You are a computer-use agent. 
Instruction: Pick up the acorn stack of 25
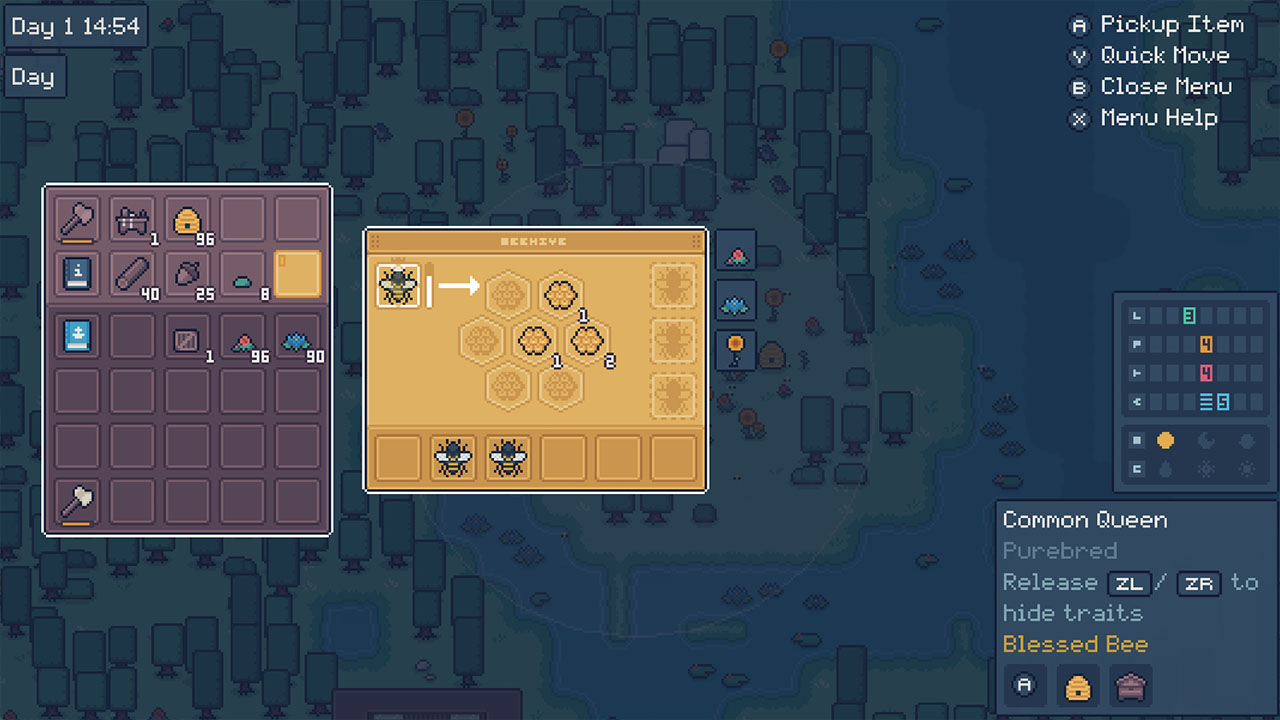click(x=187, y=275)
